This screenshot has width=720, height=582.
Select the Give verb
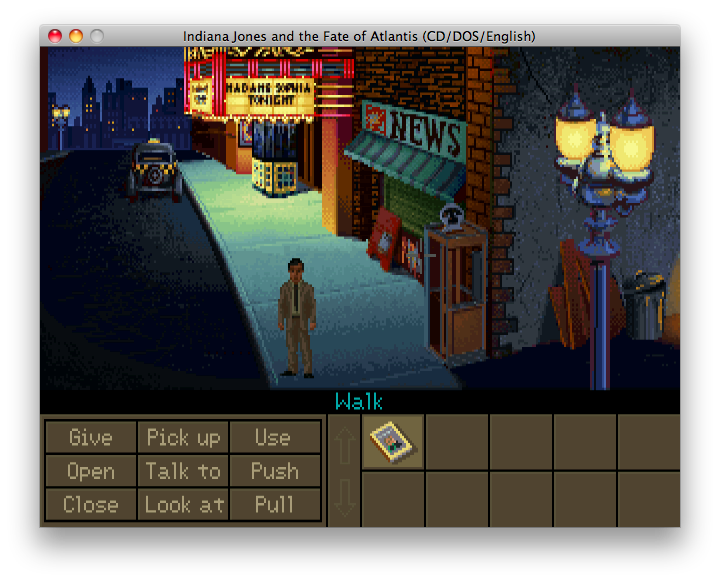[90, 438]
